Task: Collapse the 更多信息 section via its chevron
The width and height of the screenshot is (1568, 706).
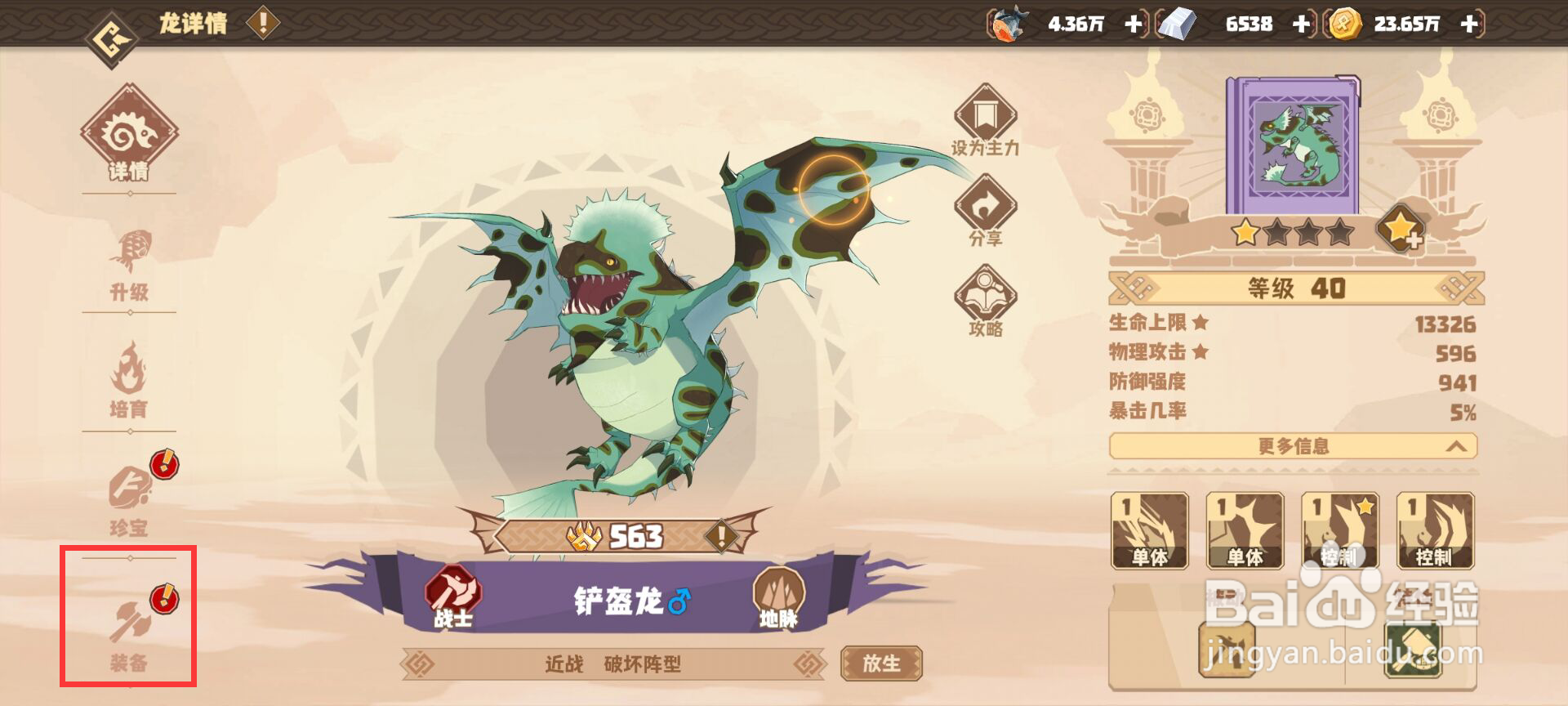Action: point(1458,446)
